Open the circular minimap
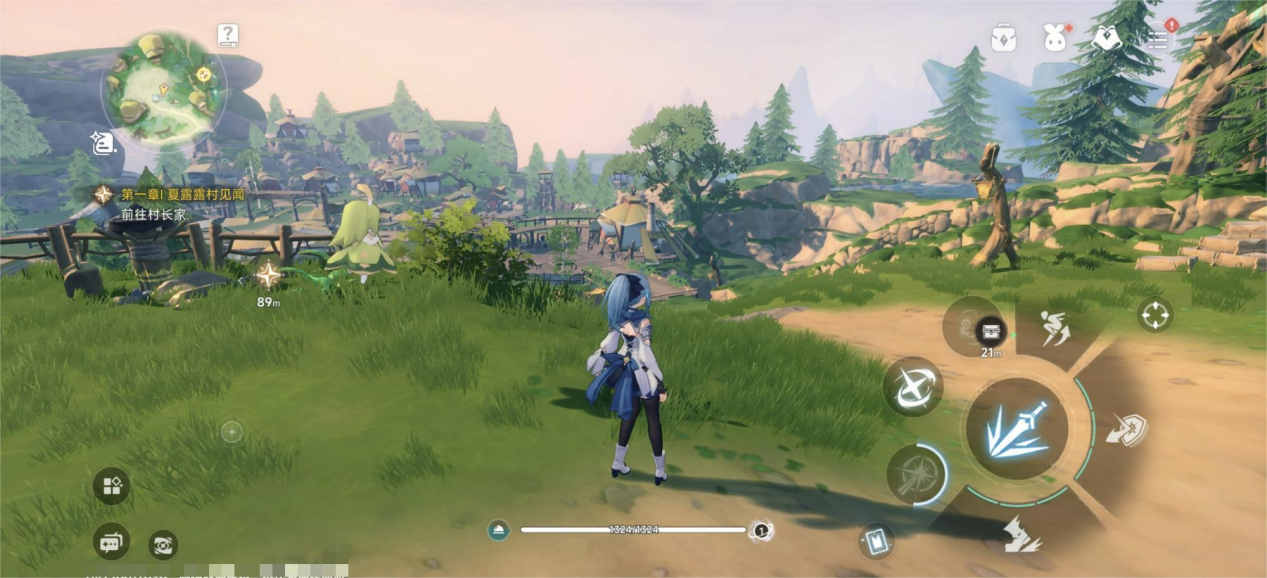The height and width of the screenshot is (578, 1267). (x=163, y=88)
